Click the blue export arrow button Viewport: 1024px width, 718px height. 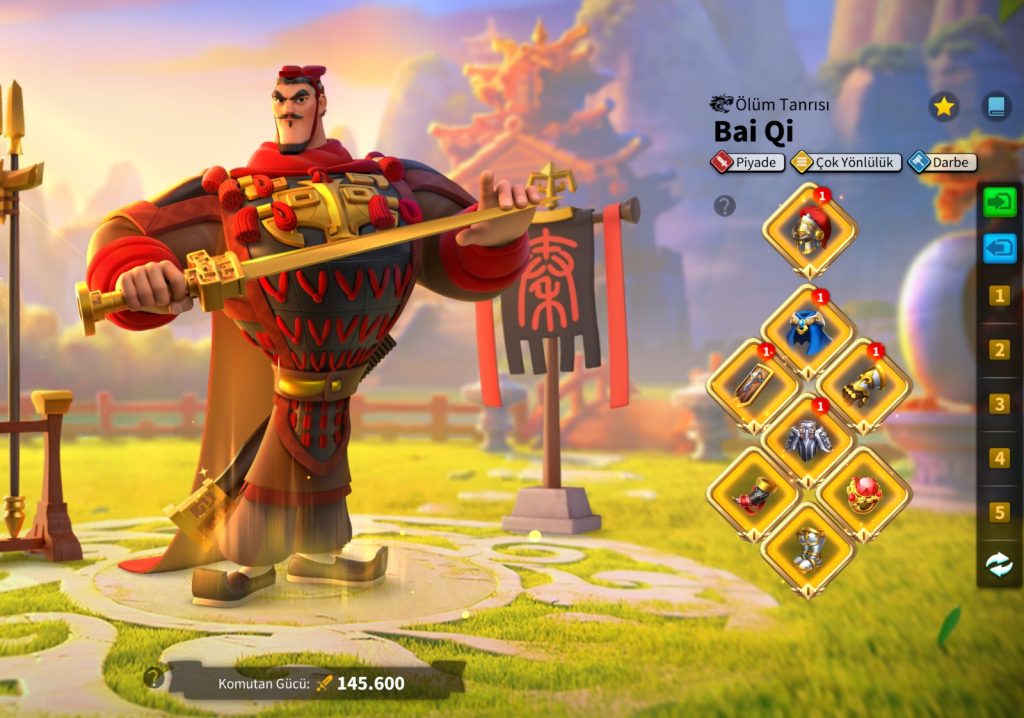999,248
